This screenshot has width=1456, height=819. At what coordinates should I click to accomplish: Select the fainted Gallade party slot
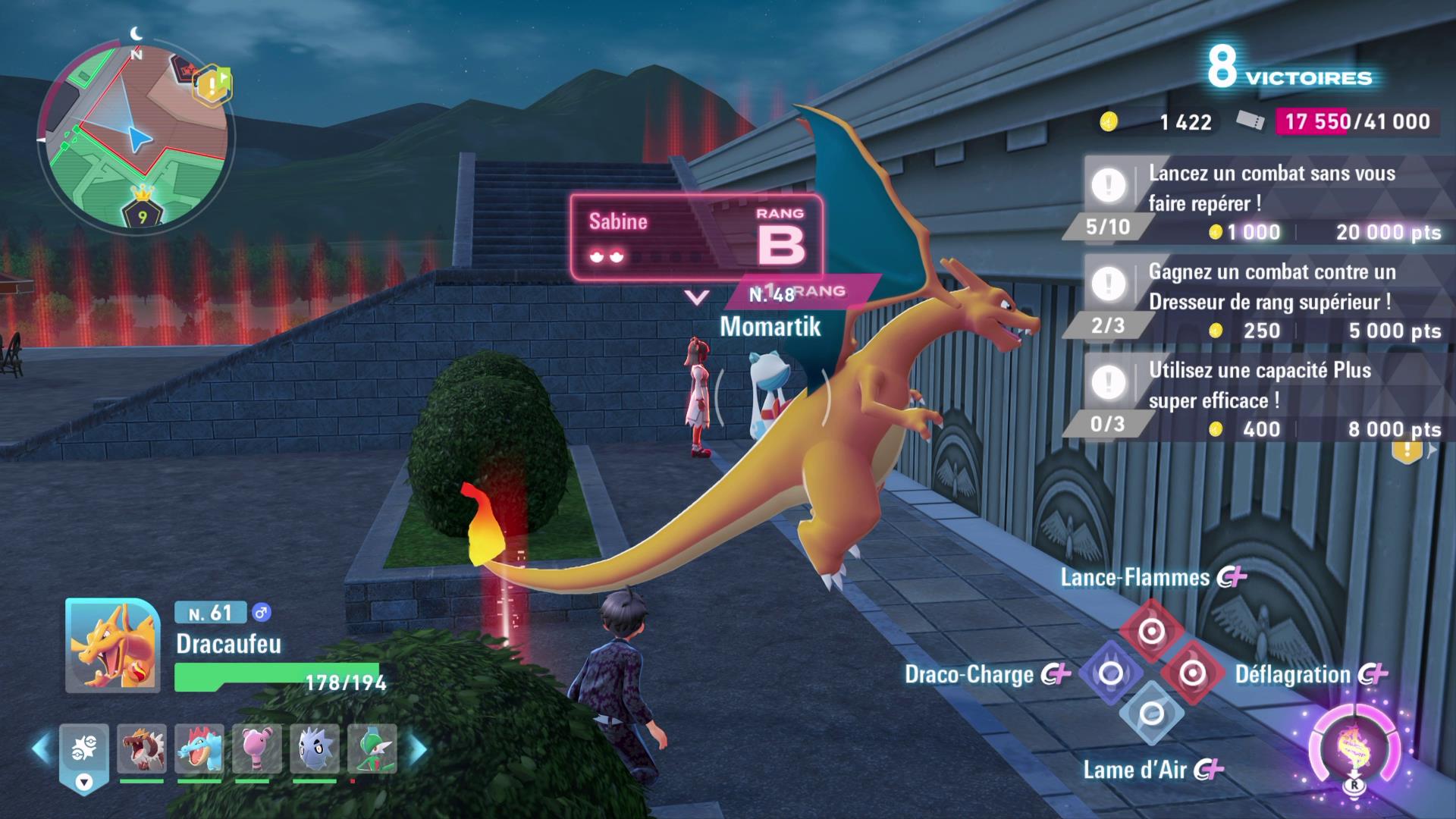click(372, 749)
